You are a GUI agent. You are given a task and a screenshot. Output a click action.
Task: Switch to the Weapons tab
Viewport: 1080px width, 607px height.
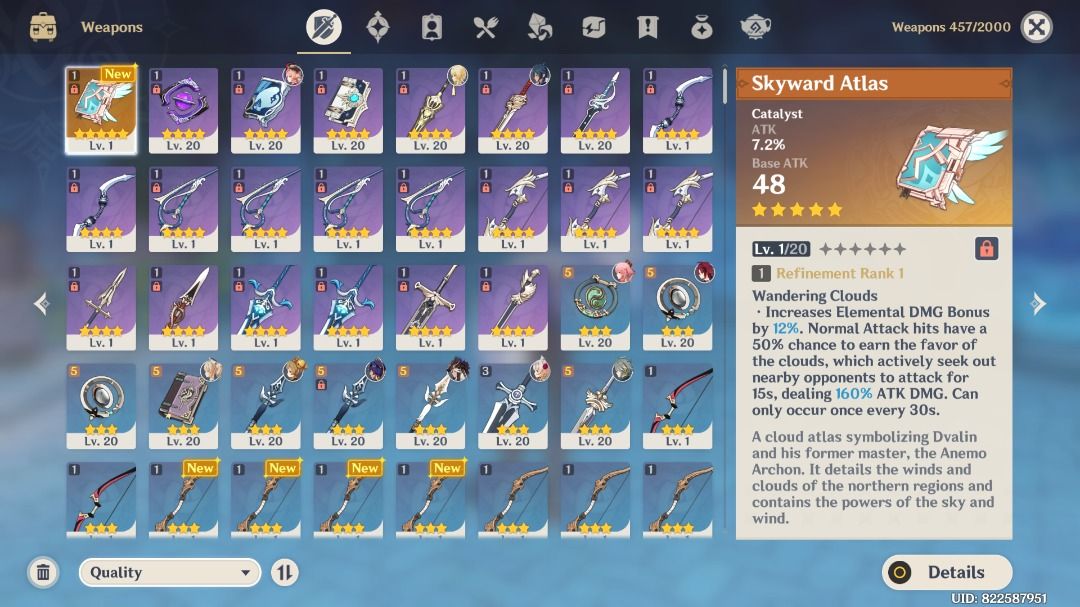[x=323, y=27]
